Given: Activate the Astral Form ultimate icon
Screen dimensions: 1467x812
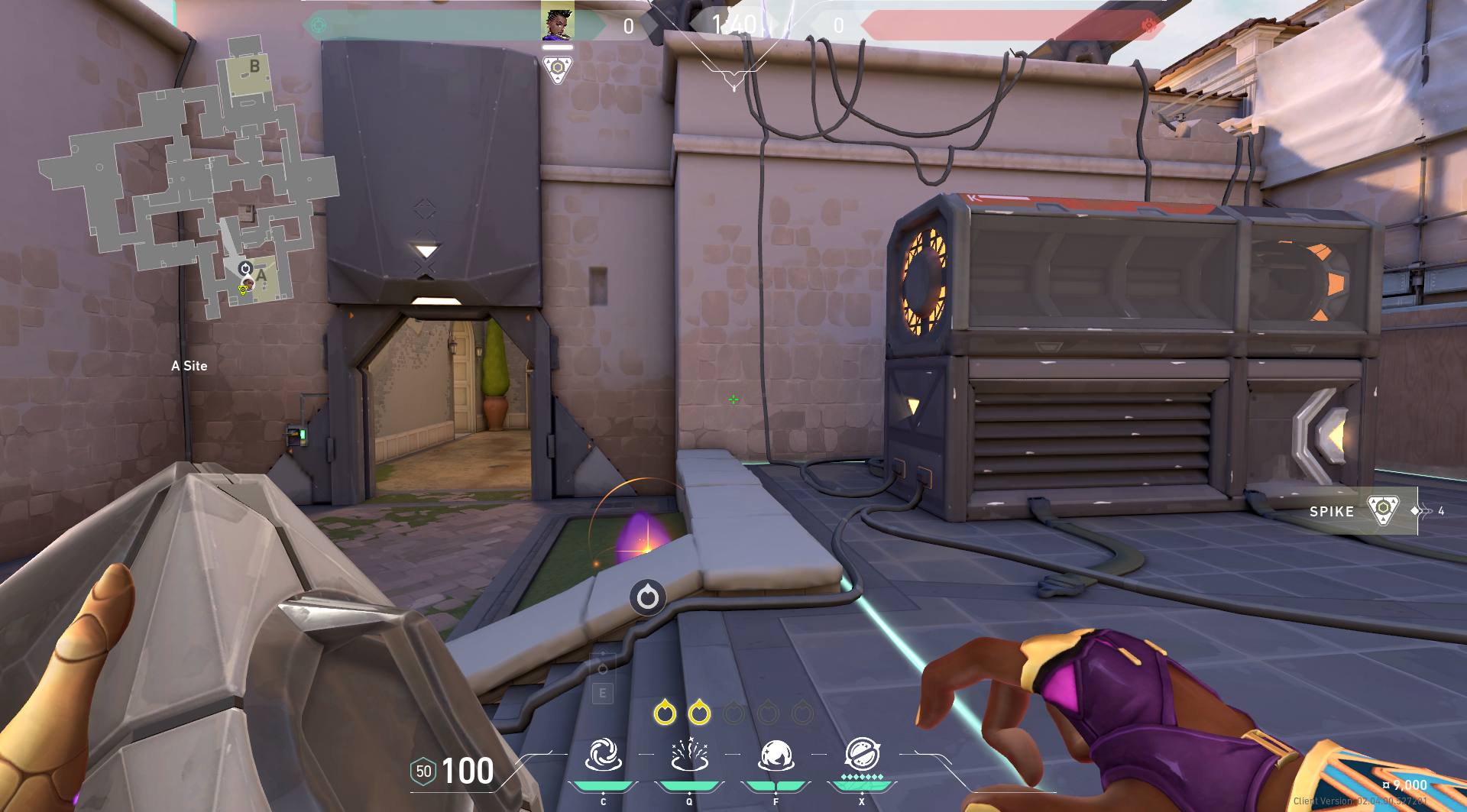Looking at the screenshot, I should (x=862, y=755).
